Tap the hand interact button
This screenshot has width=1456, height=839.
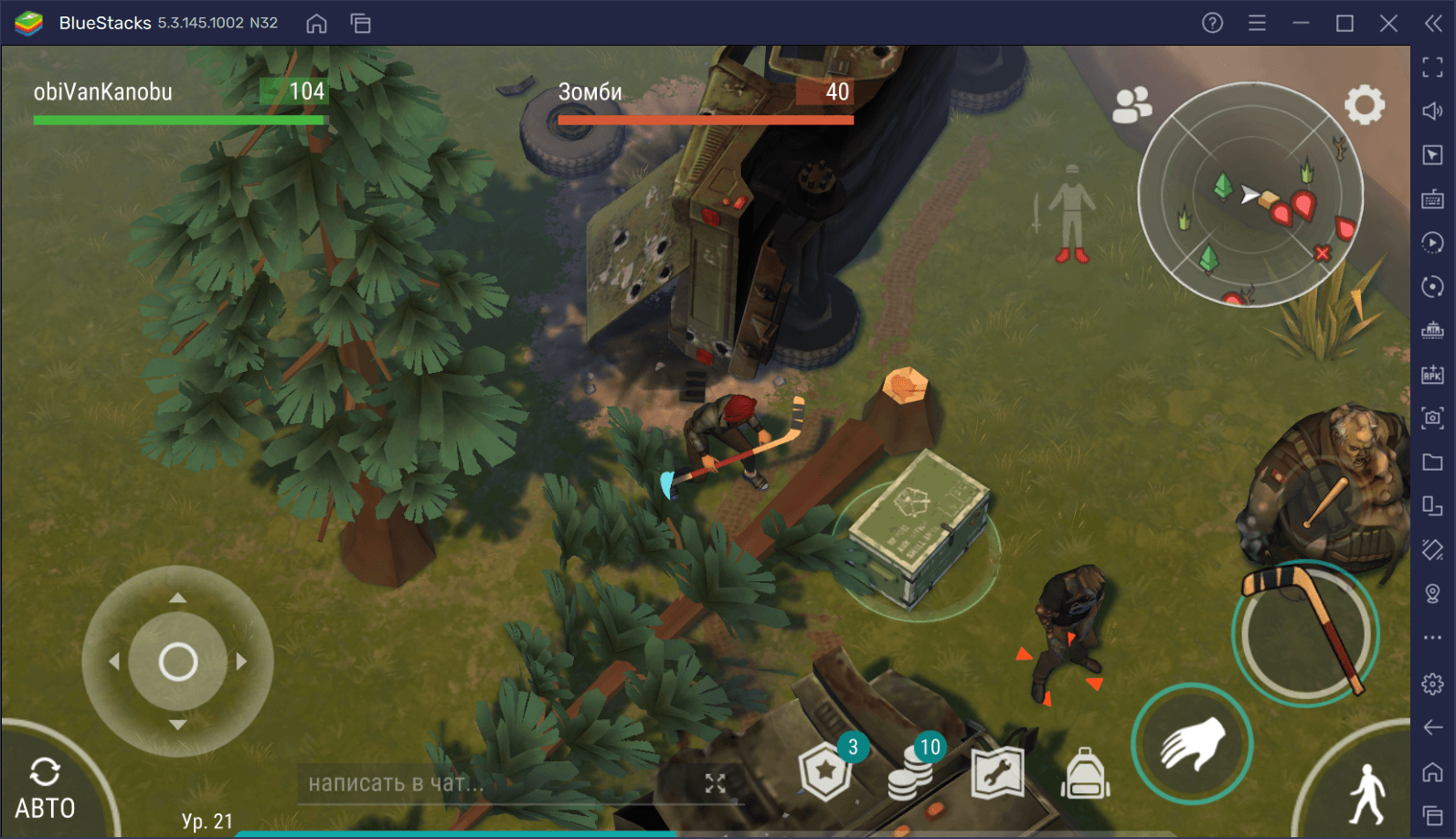[x=1192, y=743]
